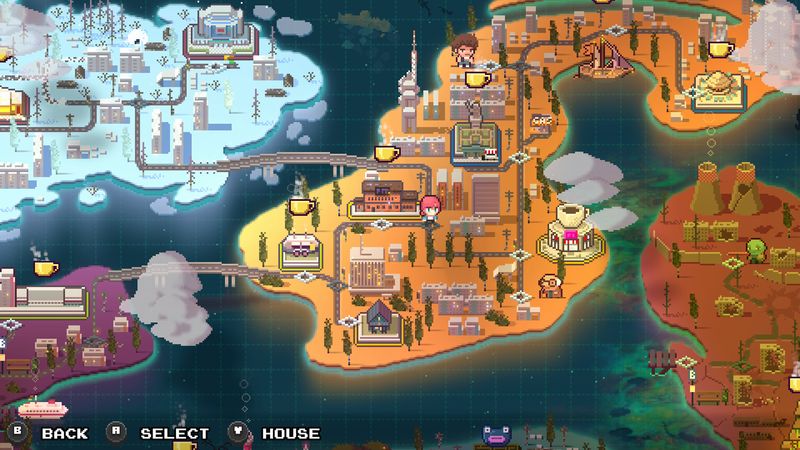800x450 pixels.
Task: Select the coffee cup marker below brown-haired character
Action: tap(476, 78)
